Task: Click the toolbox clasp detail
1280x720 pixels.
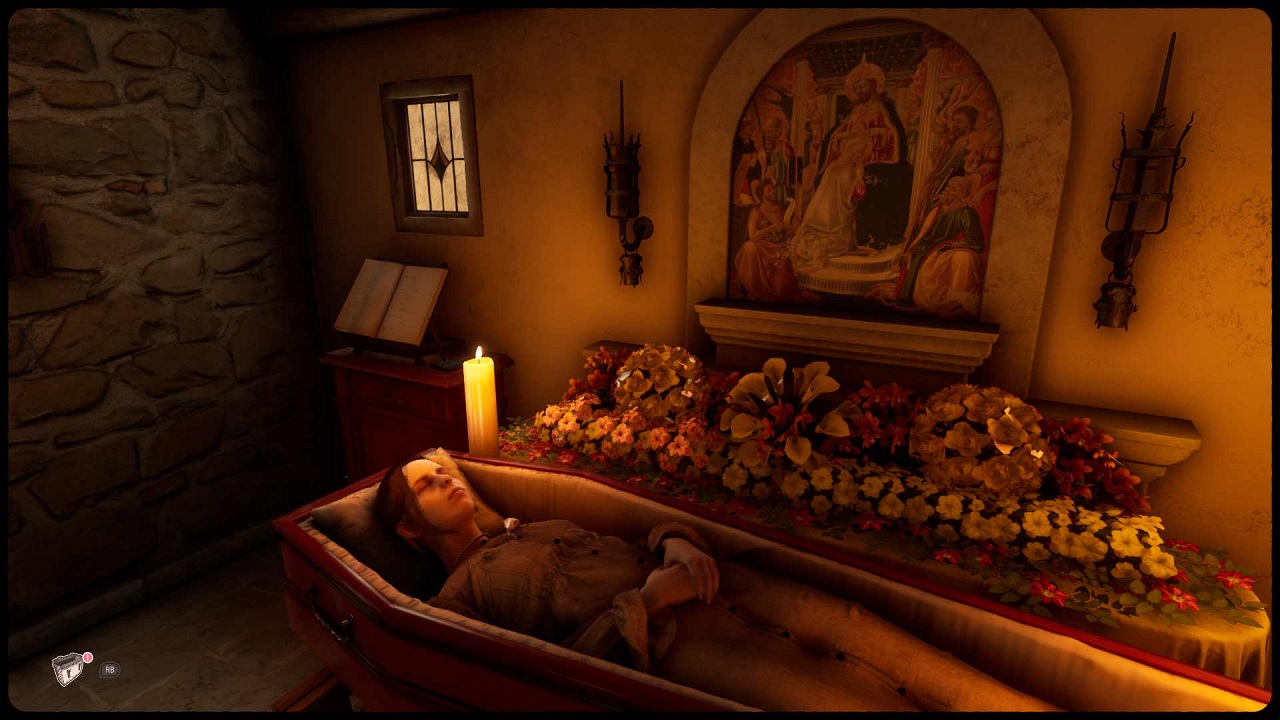Action: (x=68, y=672)
